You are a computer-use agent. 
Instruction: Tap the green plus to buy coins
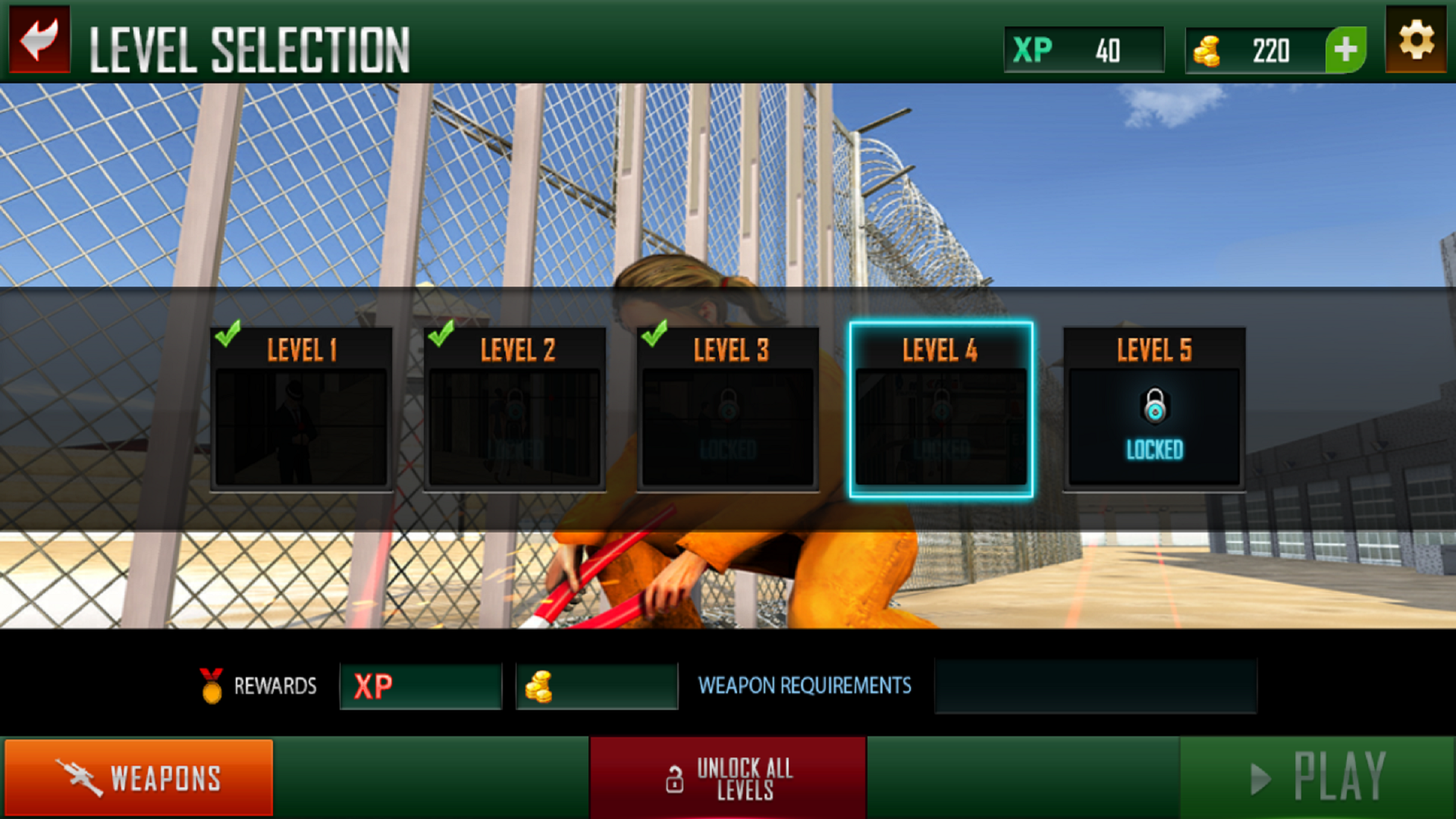coord(1346,50)
